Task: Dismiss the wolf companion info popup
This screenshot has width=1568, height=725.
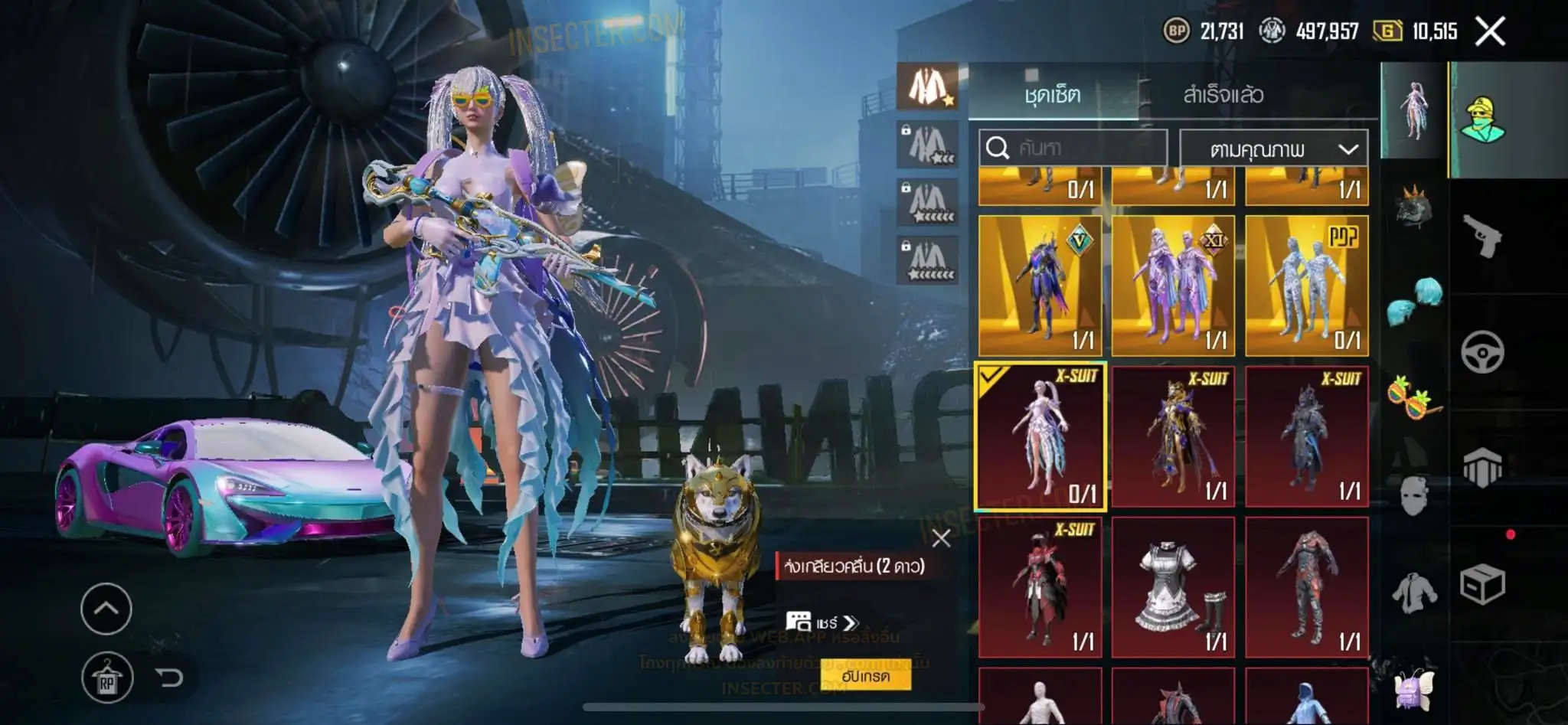Action: (941, 538)
